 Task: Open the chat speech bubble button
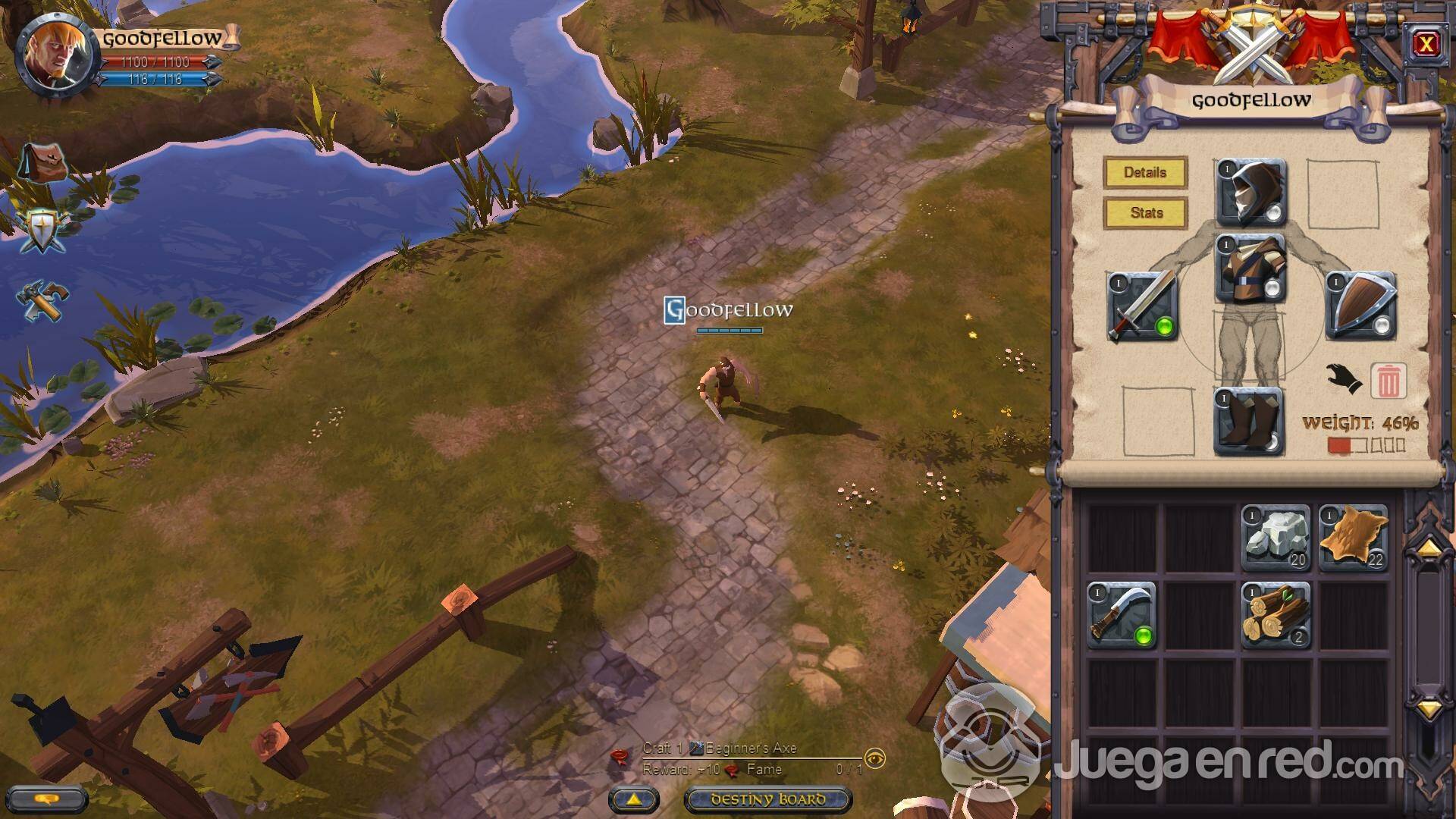[x=49, y=799]
